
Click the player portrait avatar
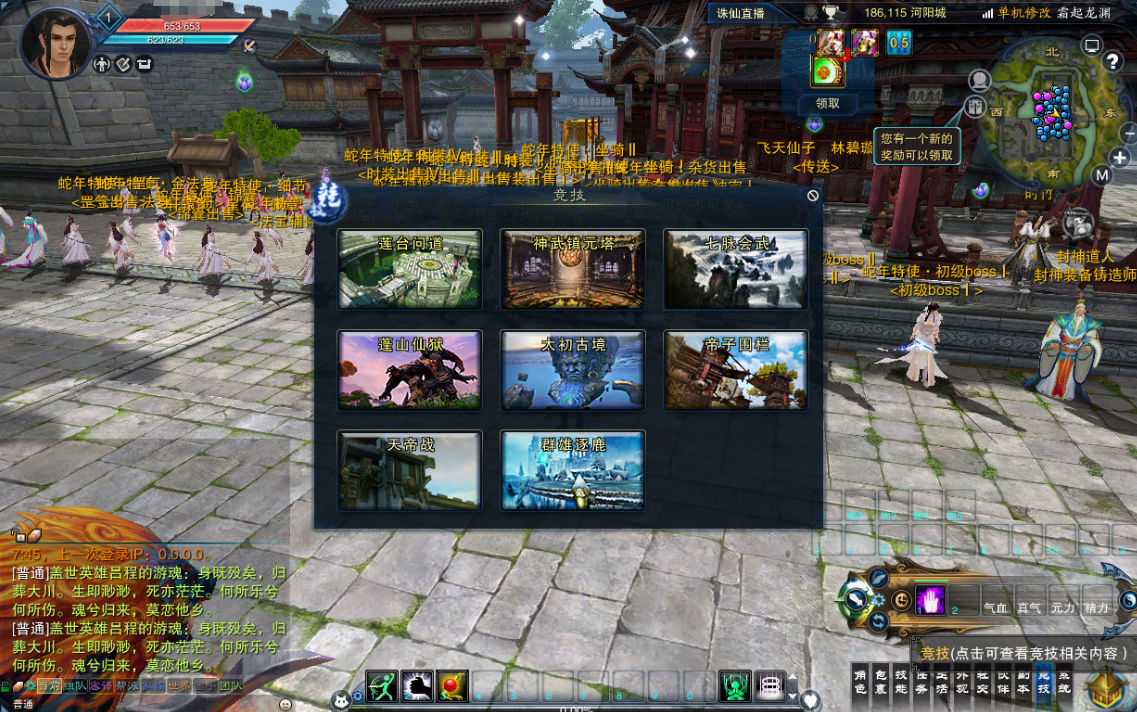55,42
